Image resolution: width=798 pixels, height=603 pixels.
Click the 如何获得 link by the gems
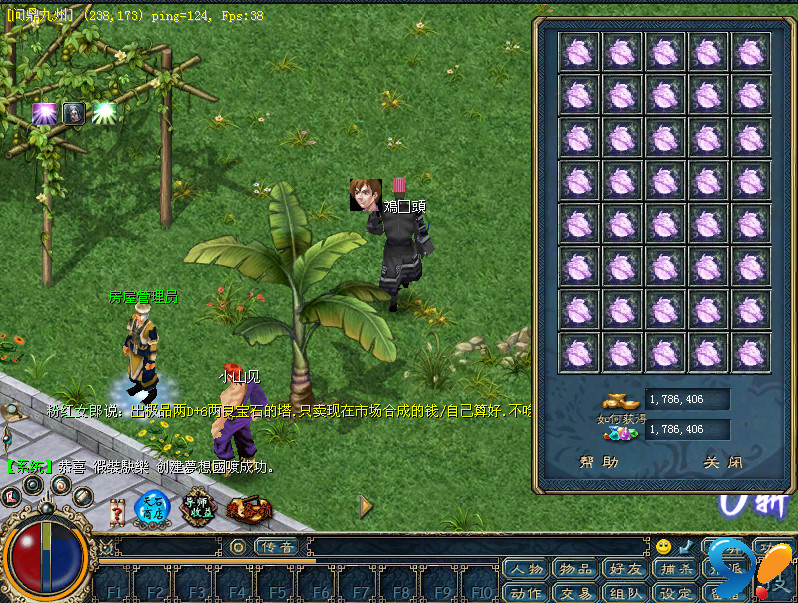click(617, 417)
